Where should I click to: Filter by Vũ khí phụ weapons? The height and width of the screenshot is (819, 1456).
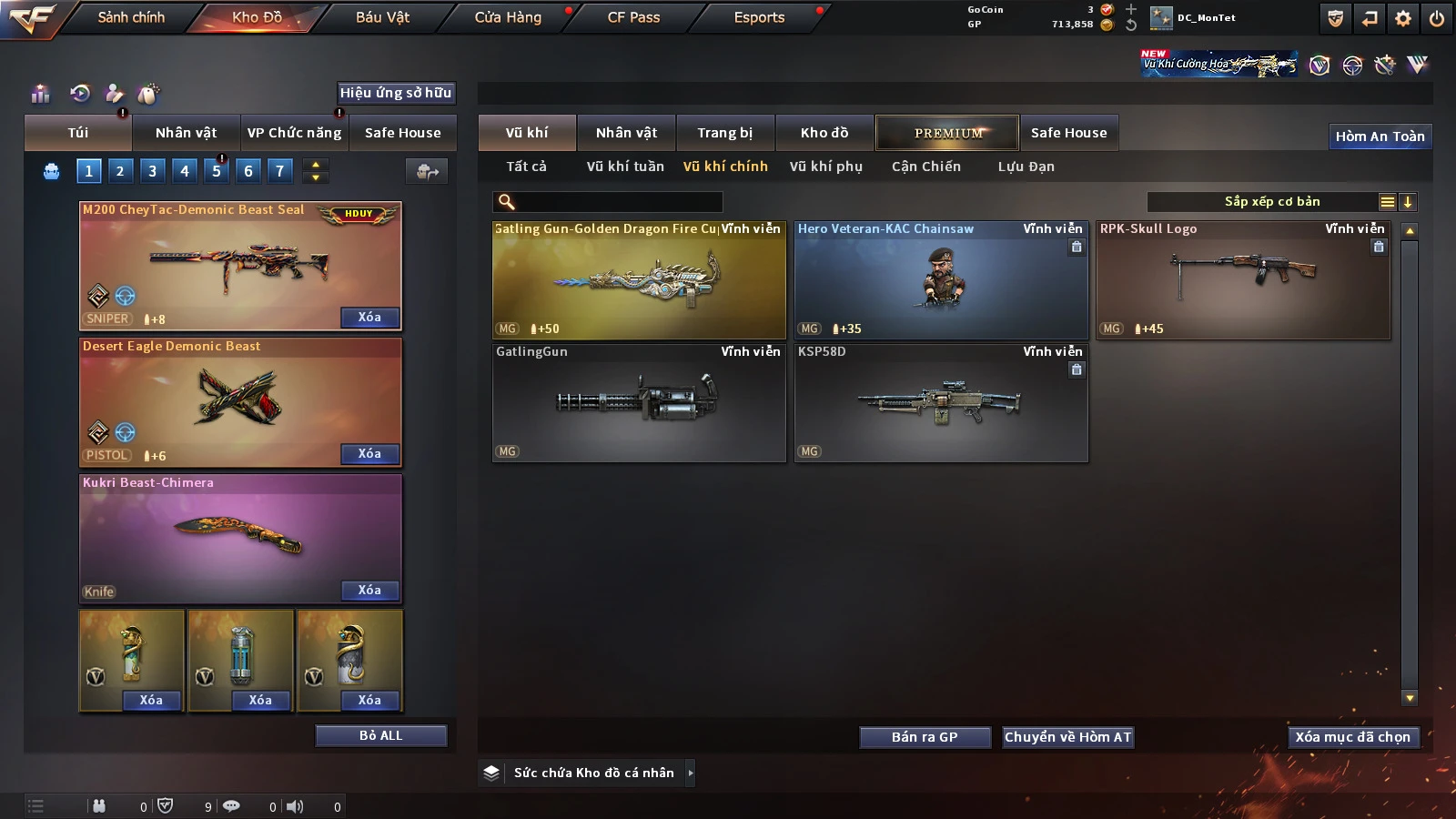(x=825, y=167)
